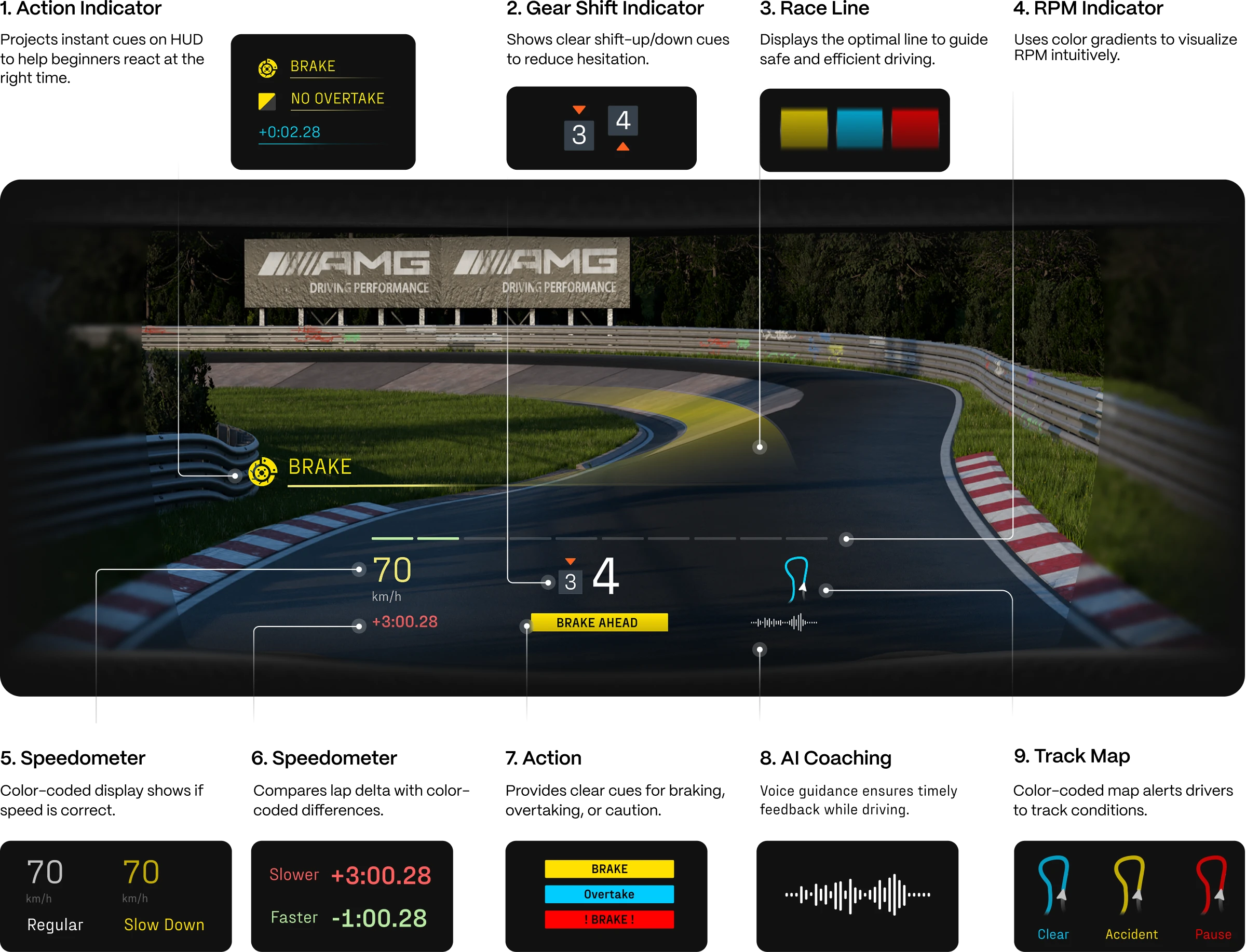The height and width of the screenshot is (952, 1246).
Task: Click the red ! BRAKE ! bar
Action: tap(609, 919)
